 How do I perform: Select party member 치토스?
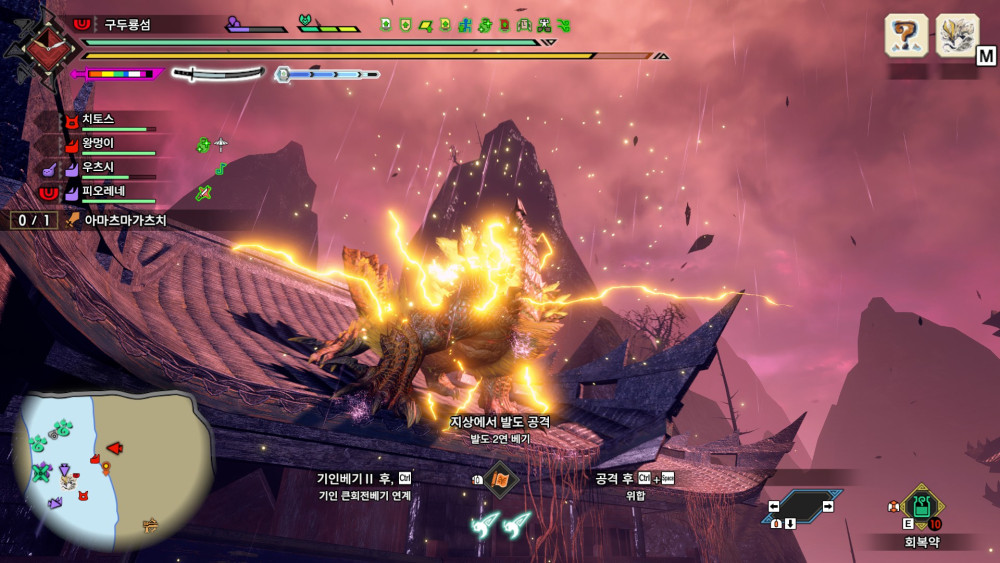[98, 120]
